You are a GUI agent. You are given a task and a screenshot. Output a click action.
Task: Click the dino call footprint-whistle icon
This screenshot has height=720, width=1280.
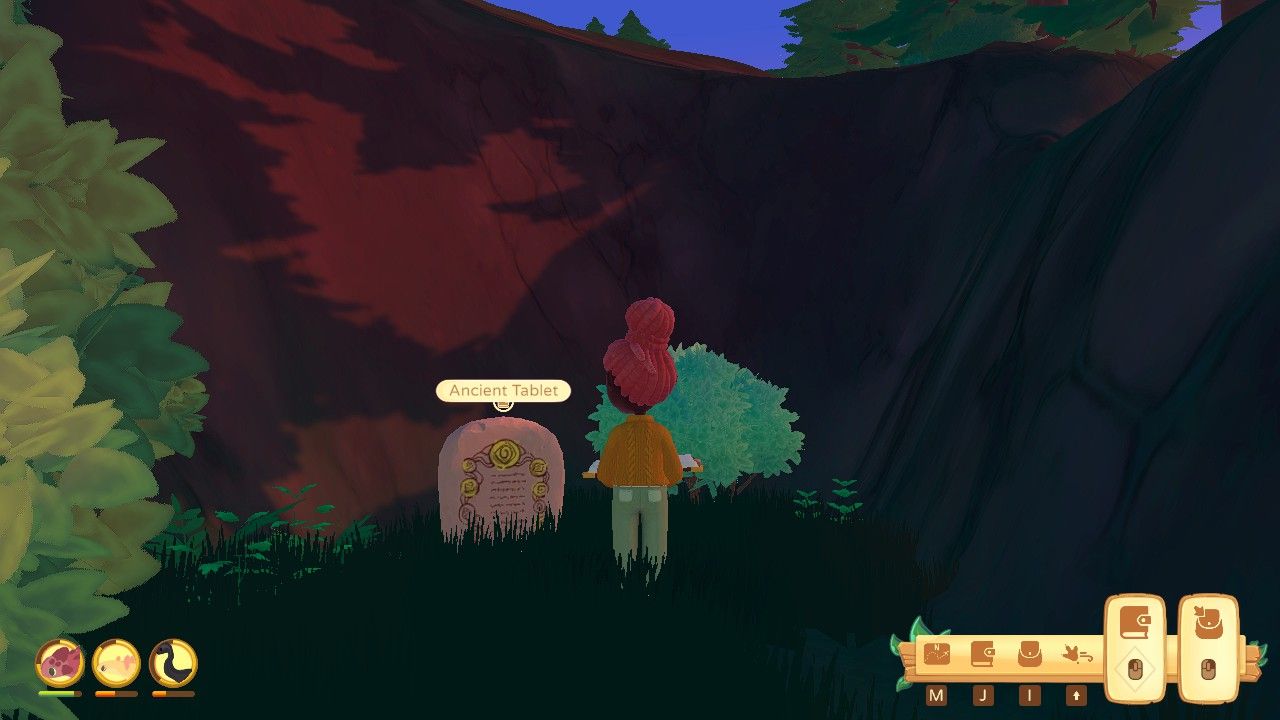point(1078,655)
